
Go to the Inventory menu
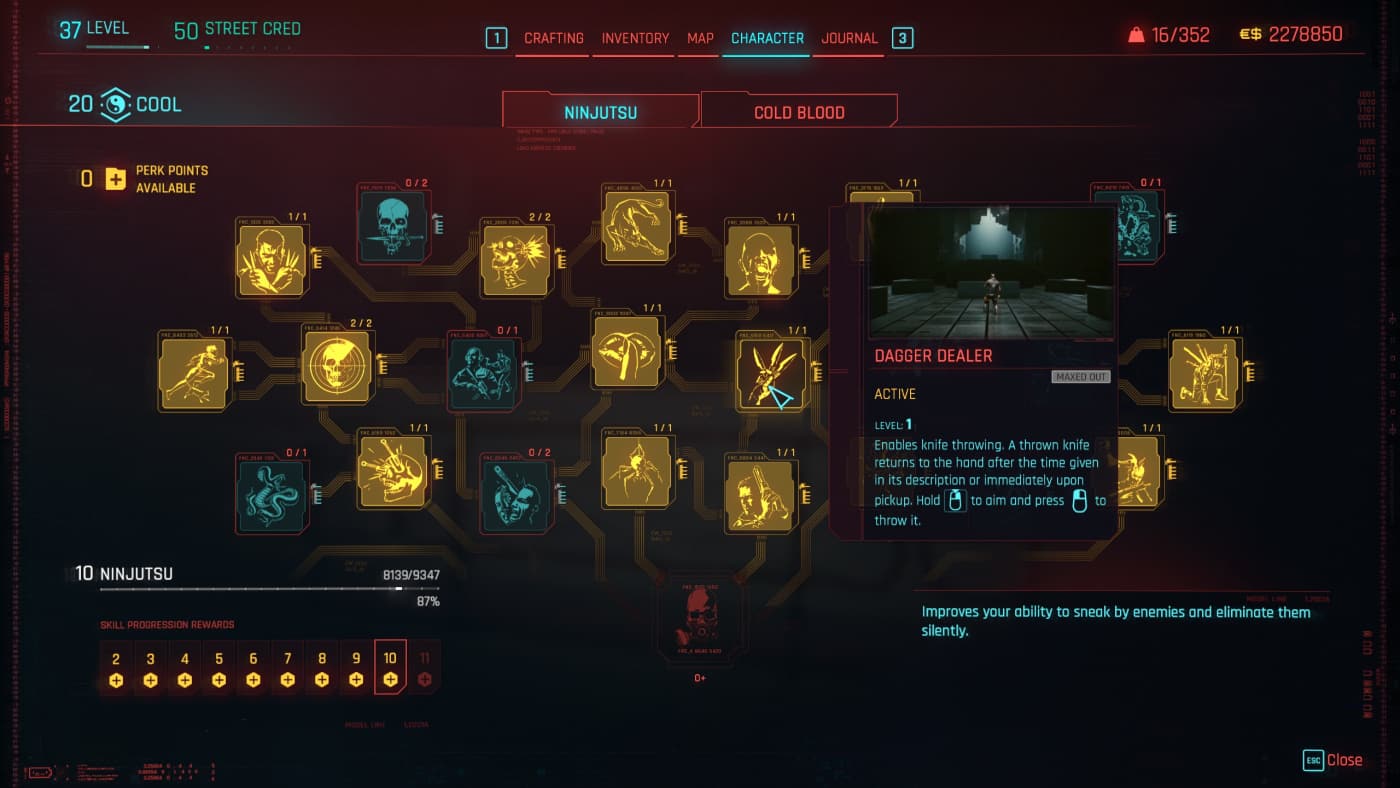[x=635, y=38]
